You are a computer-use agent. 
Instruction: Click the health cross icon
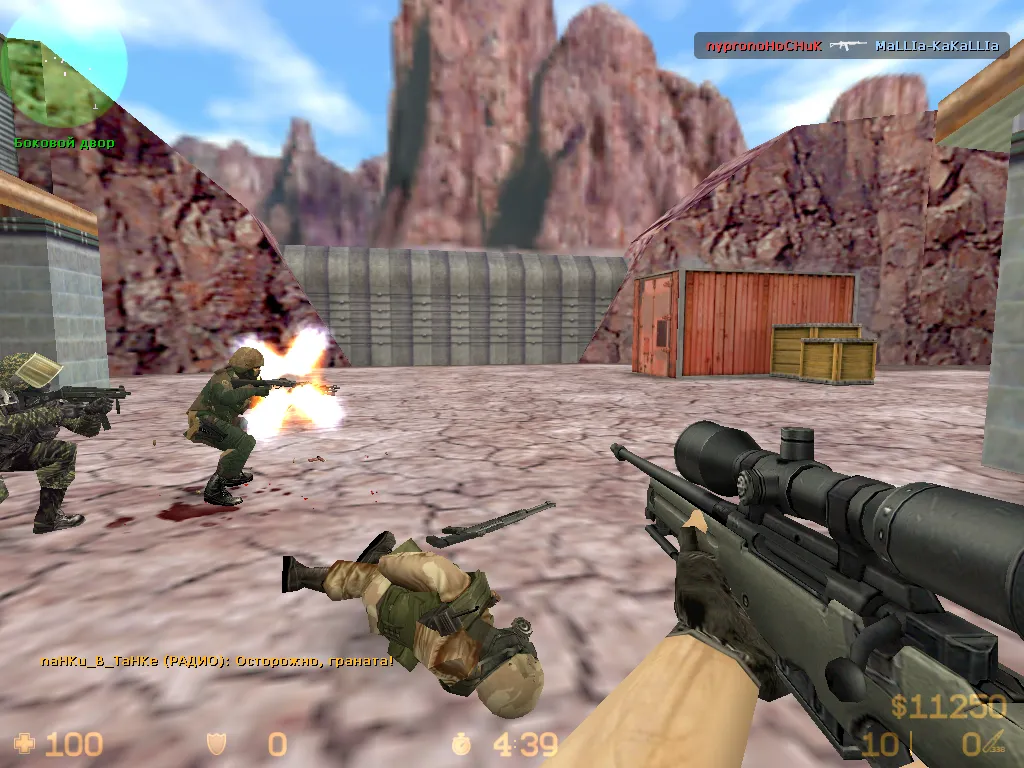pyautogui.click(x=23, y=743)
